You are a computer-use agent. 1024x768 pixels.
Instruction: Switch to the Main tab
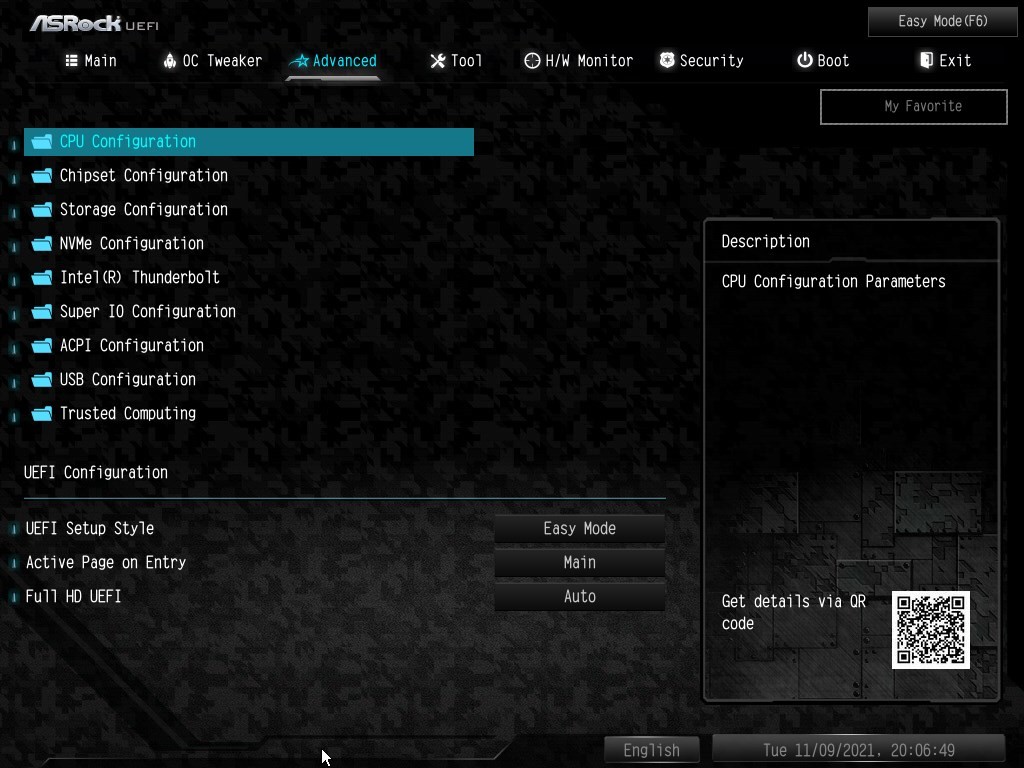pos(91,61)
